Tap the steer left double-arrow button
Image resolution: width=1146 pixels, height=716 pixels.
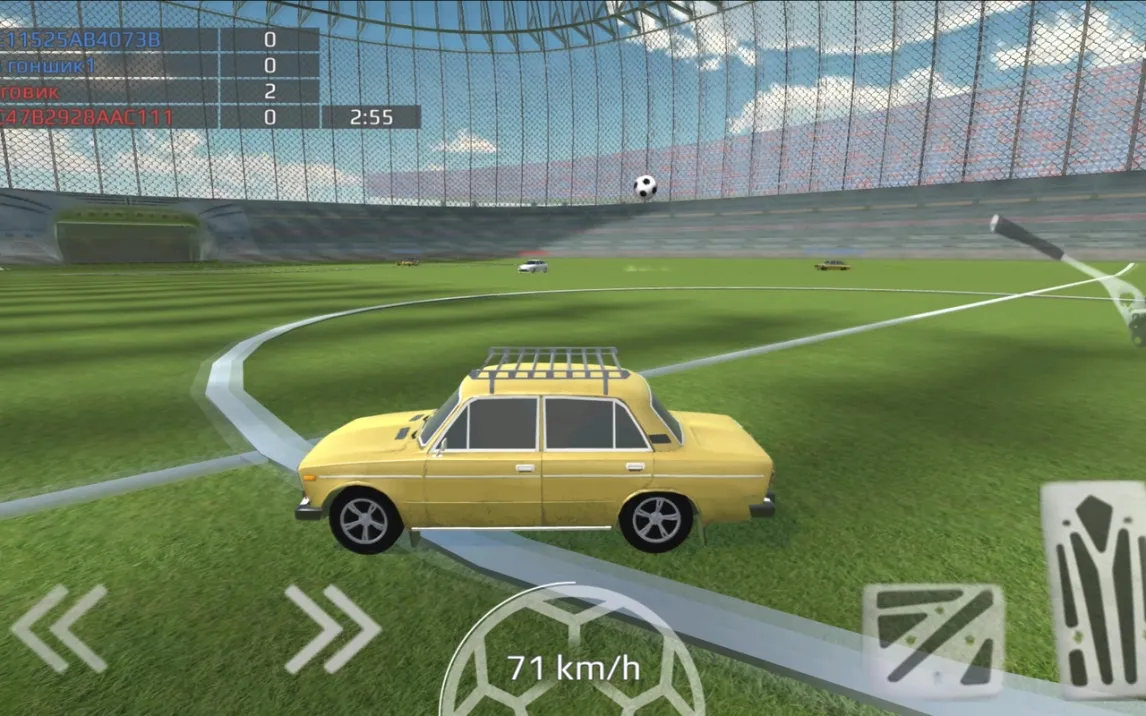[60, 628]
